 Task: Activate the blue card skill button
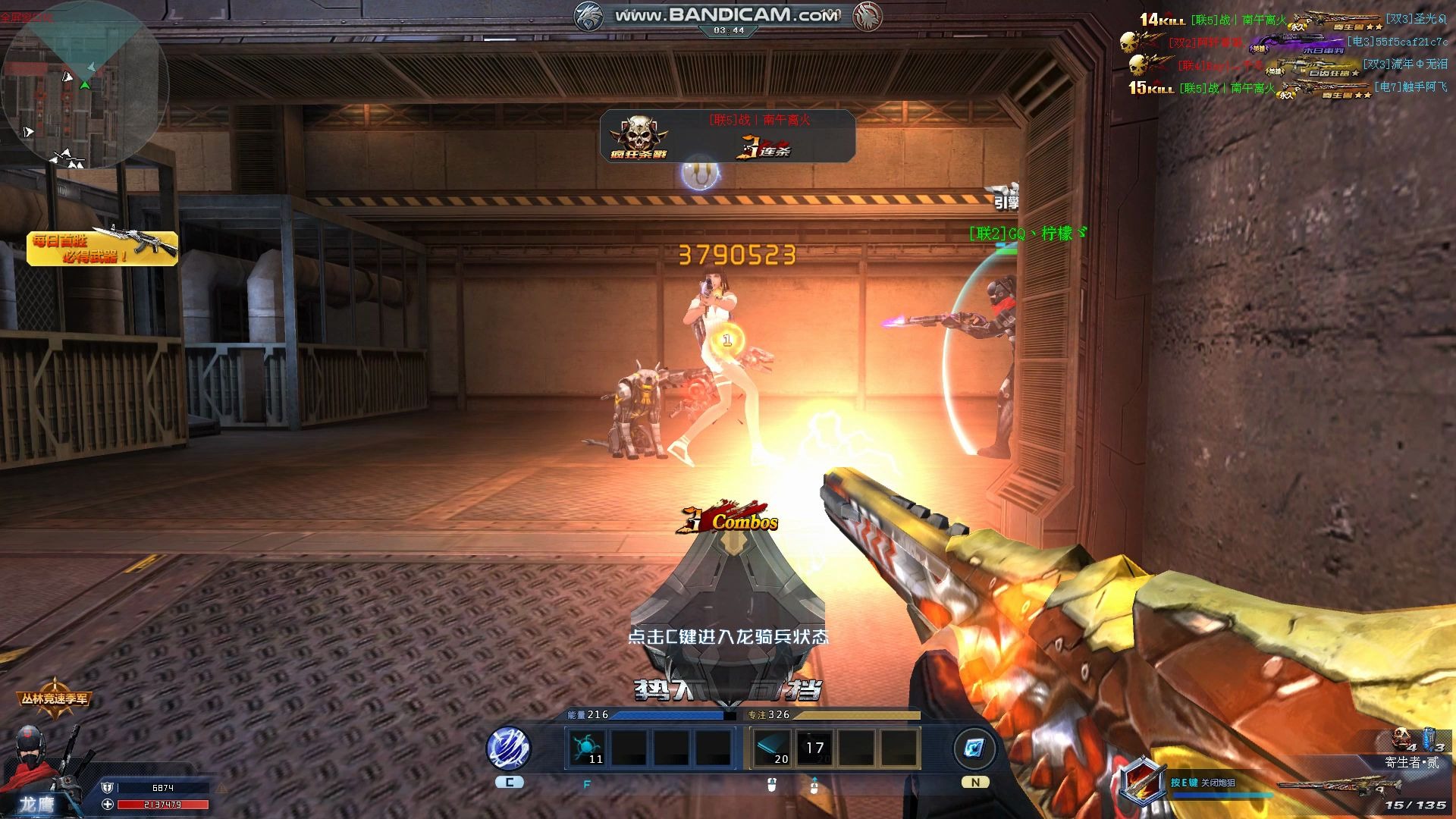(x=974, y=748)
